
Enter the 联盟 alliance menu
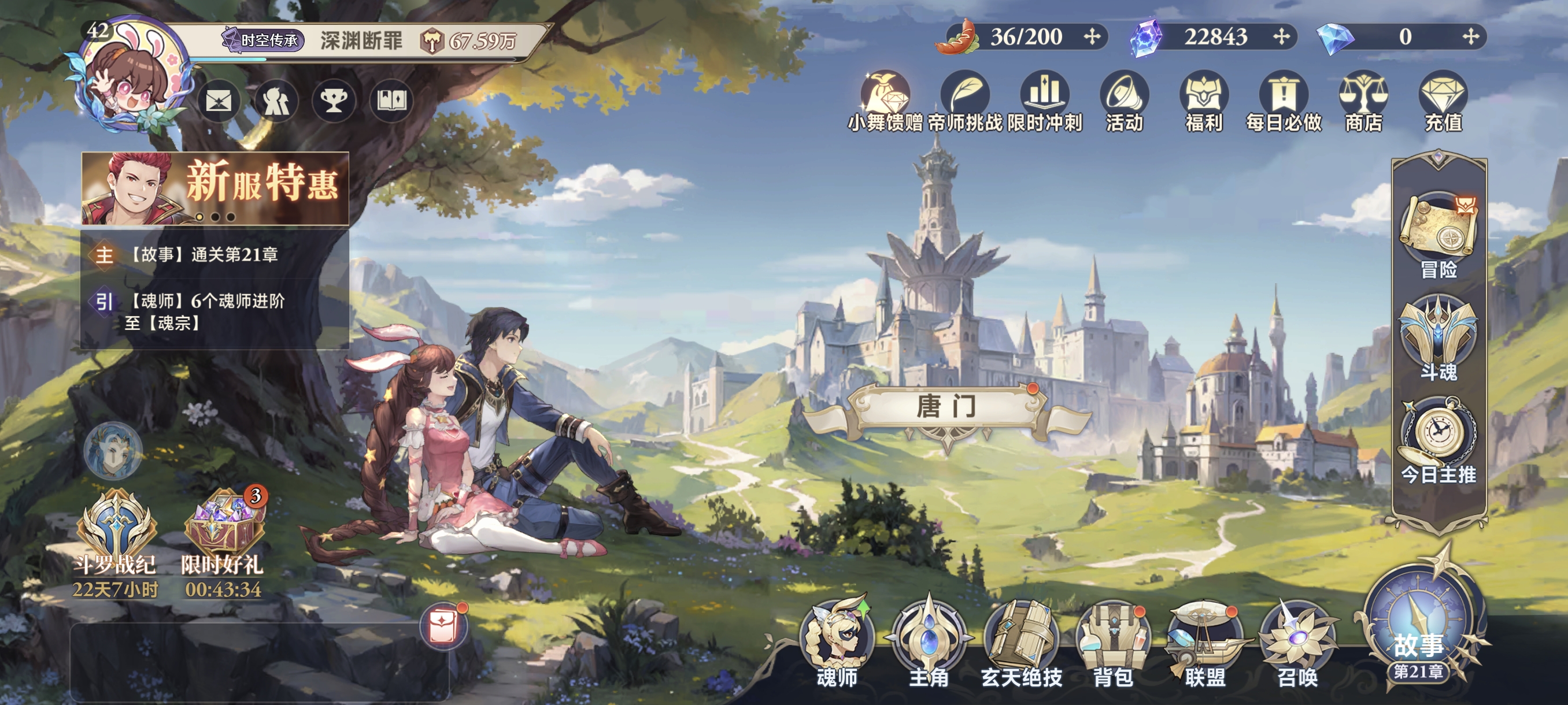coord(1204,644)
